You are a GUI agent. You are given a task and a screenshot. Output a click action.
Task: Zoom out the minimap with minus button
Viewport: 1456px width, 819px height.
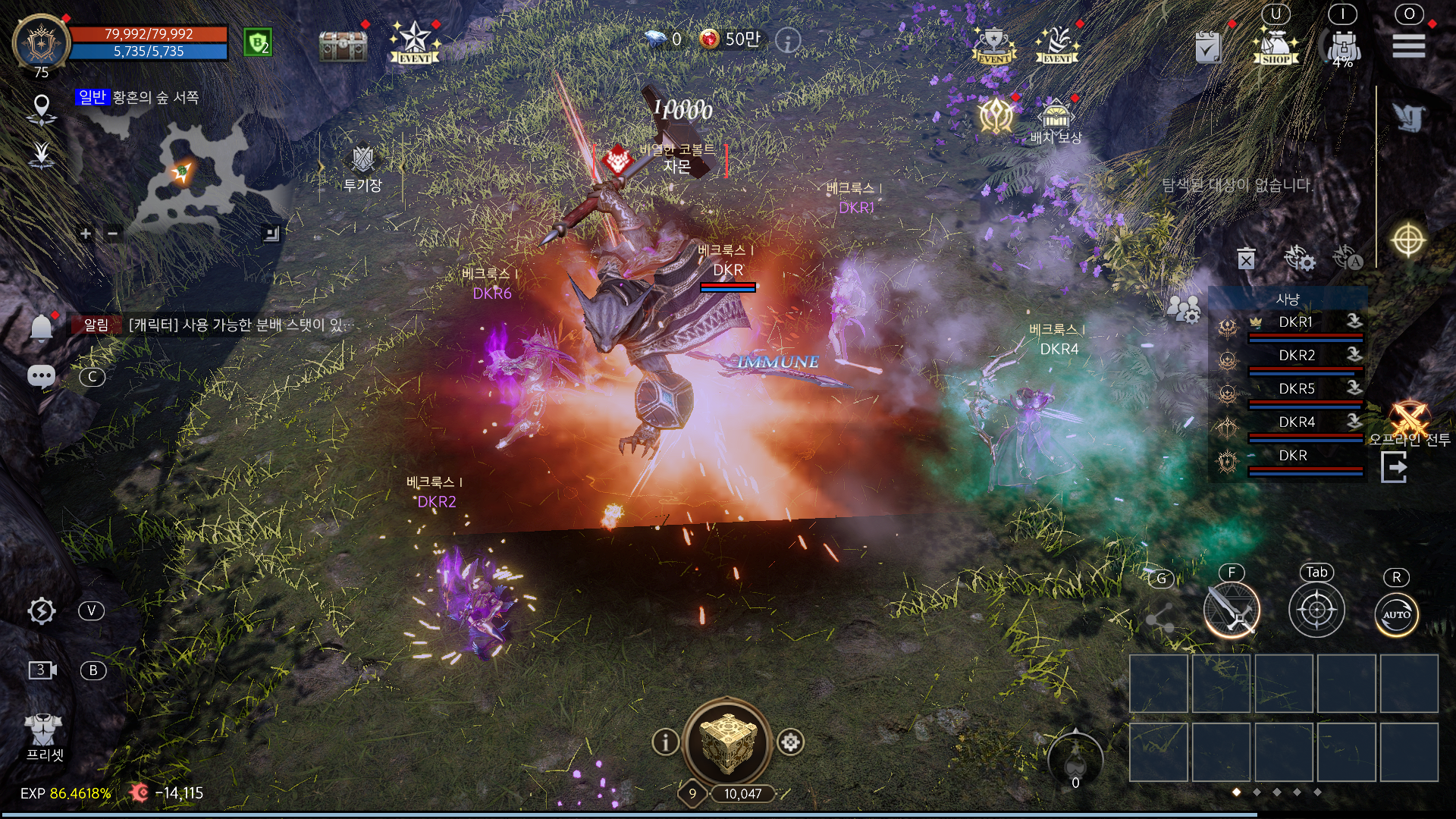coord(112,234)
